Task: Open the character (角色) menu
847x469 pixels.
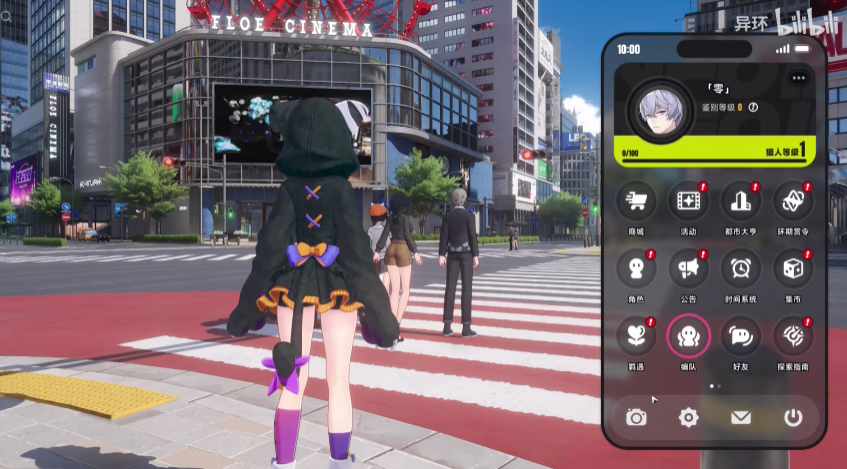Action: point(636,268)
